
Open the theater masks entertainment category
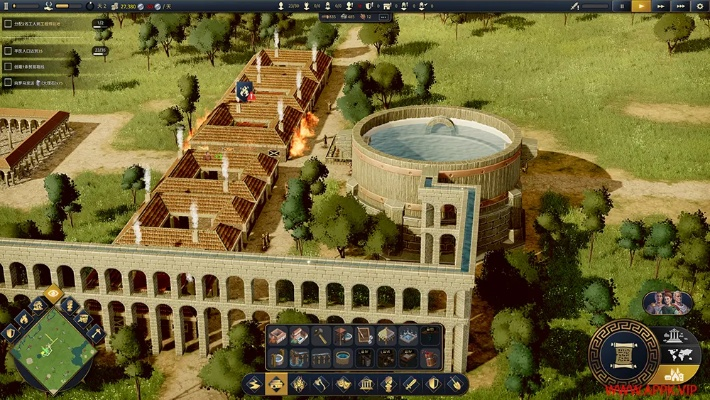[343, 383]
